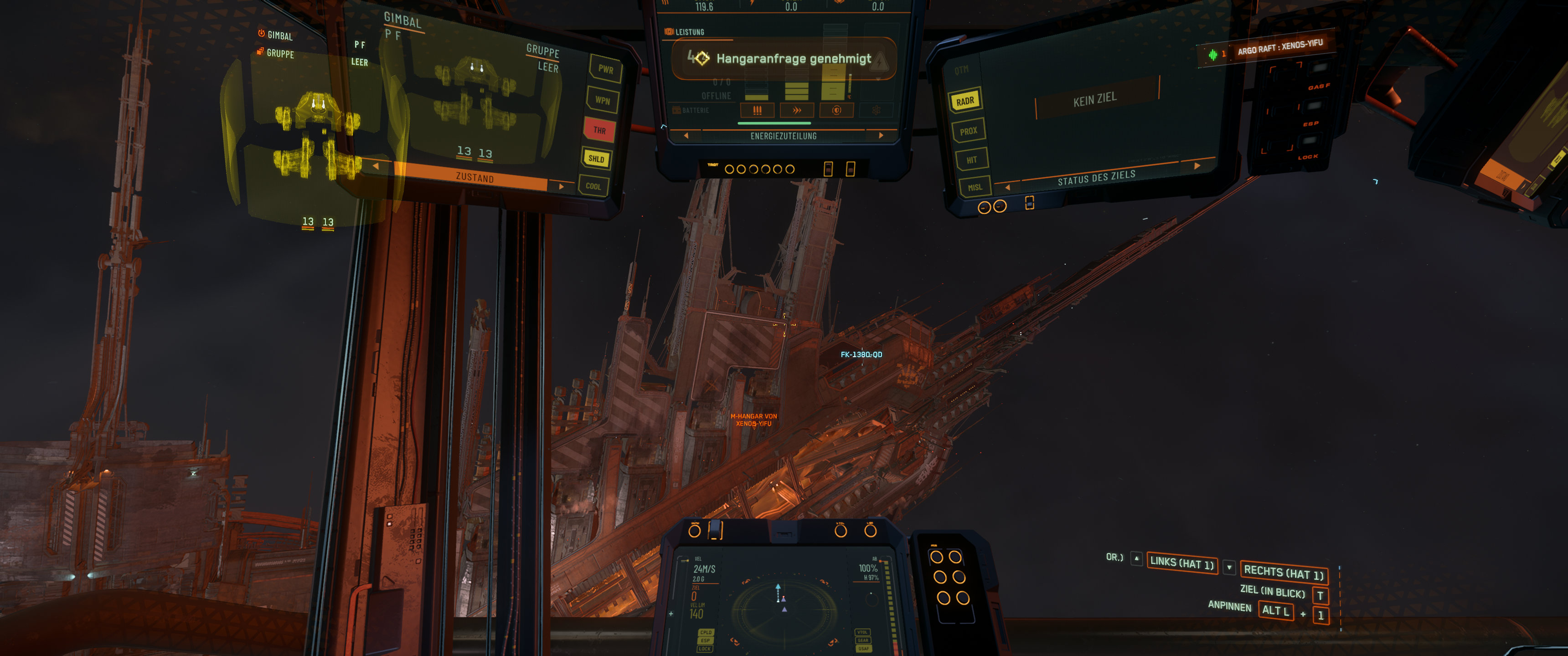Show previous page left of ZUSTAND
1568x656 pixels.
click(x=376, y=165)
